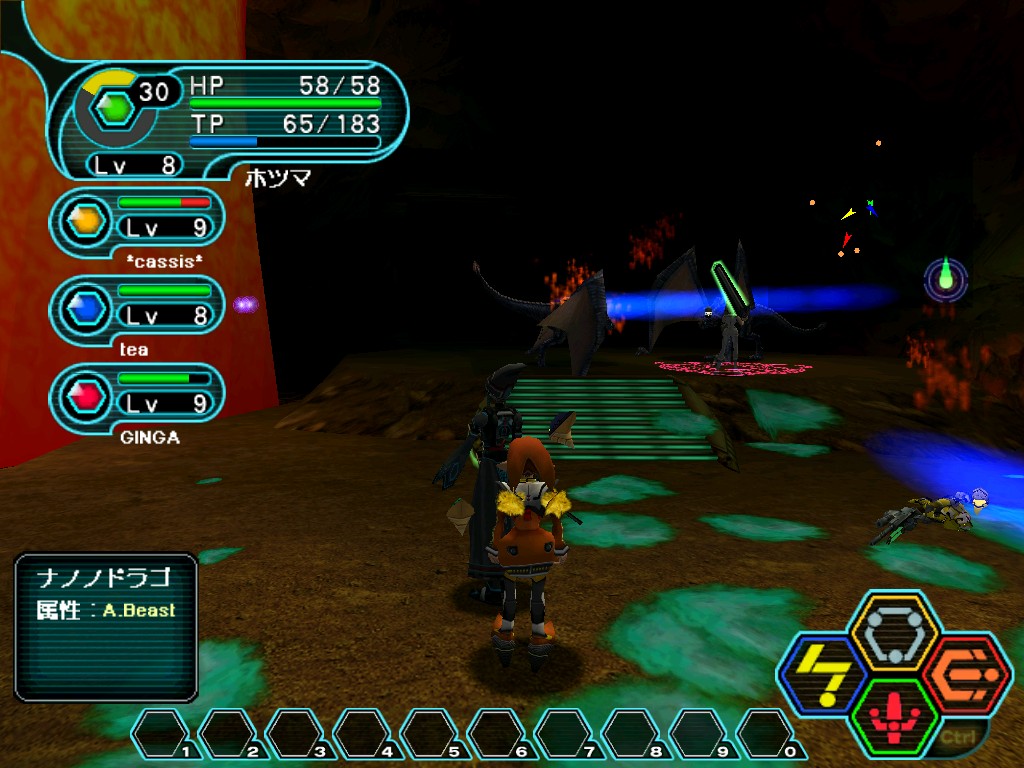Use the orange action palette hexagon
The height and width of the screenshot is (768, 1024).
coord(967,673)
